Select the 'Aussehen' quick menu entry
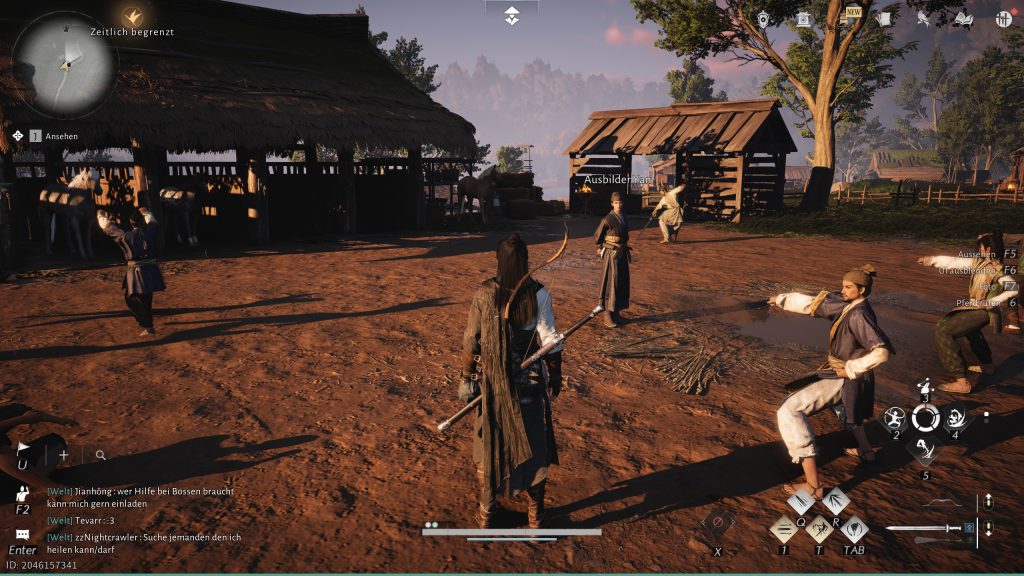 click(x=981, y=256)
